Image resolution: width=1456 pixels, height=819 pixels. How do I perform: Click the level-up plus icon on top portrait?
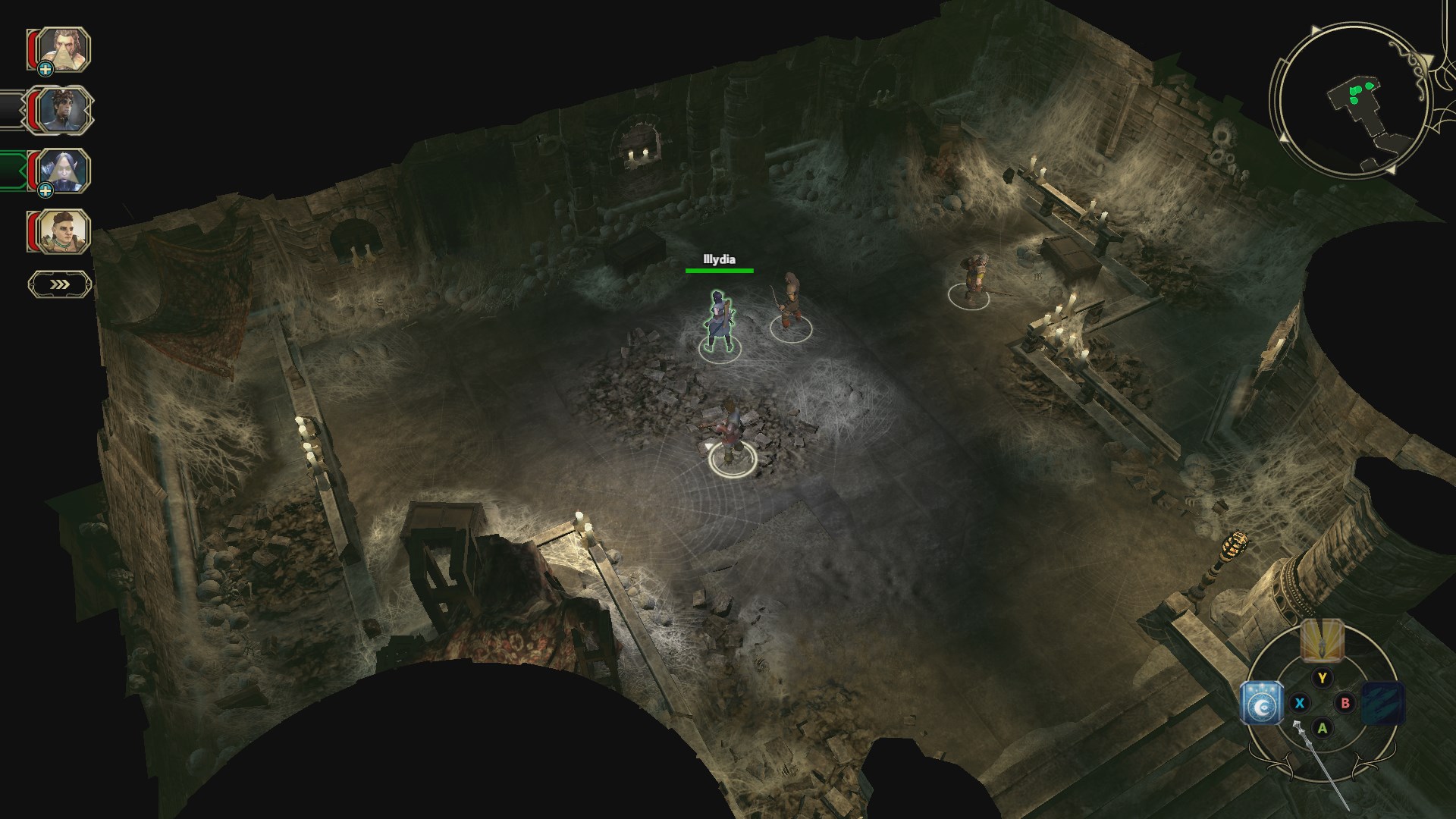[45, 70]
